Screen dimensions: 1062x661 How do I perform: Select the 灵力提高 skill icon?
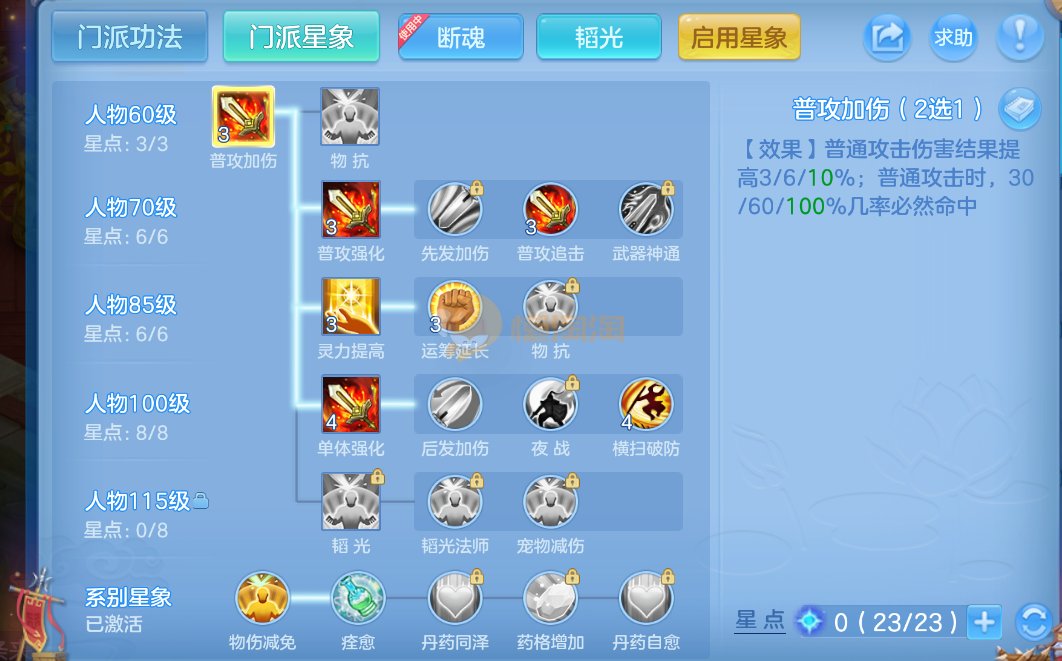350,306
